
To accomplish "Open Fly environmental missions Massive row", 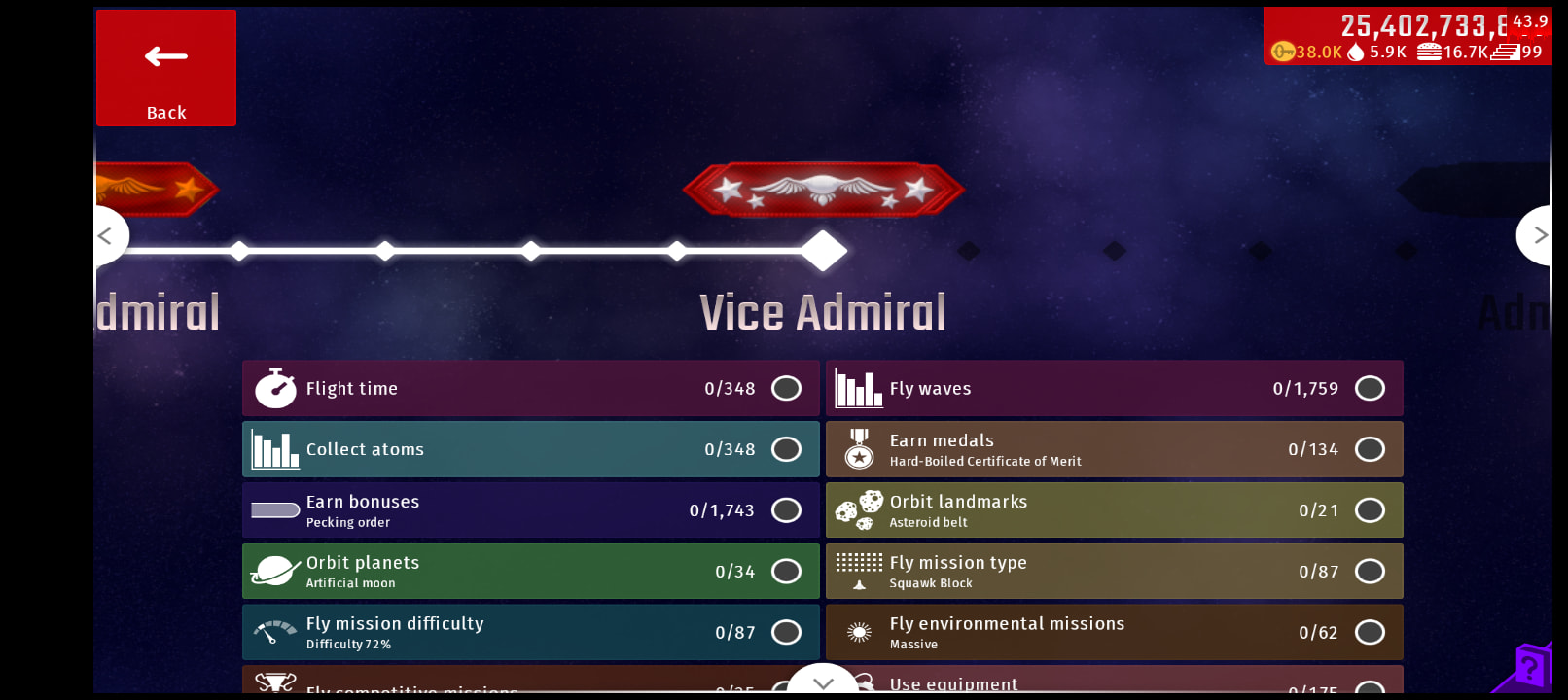I will click(1114, 633).
